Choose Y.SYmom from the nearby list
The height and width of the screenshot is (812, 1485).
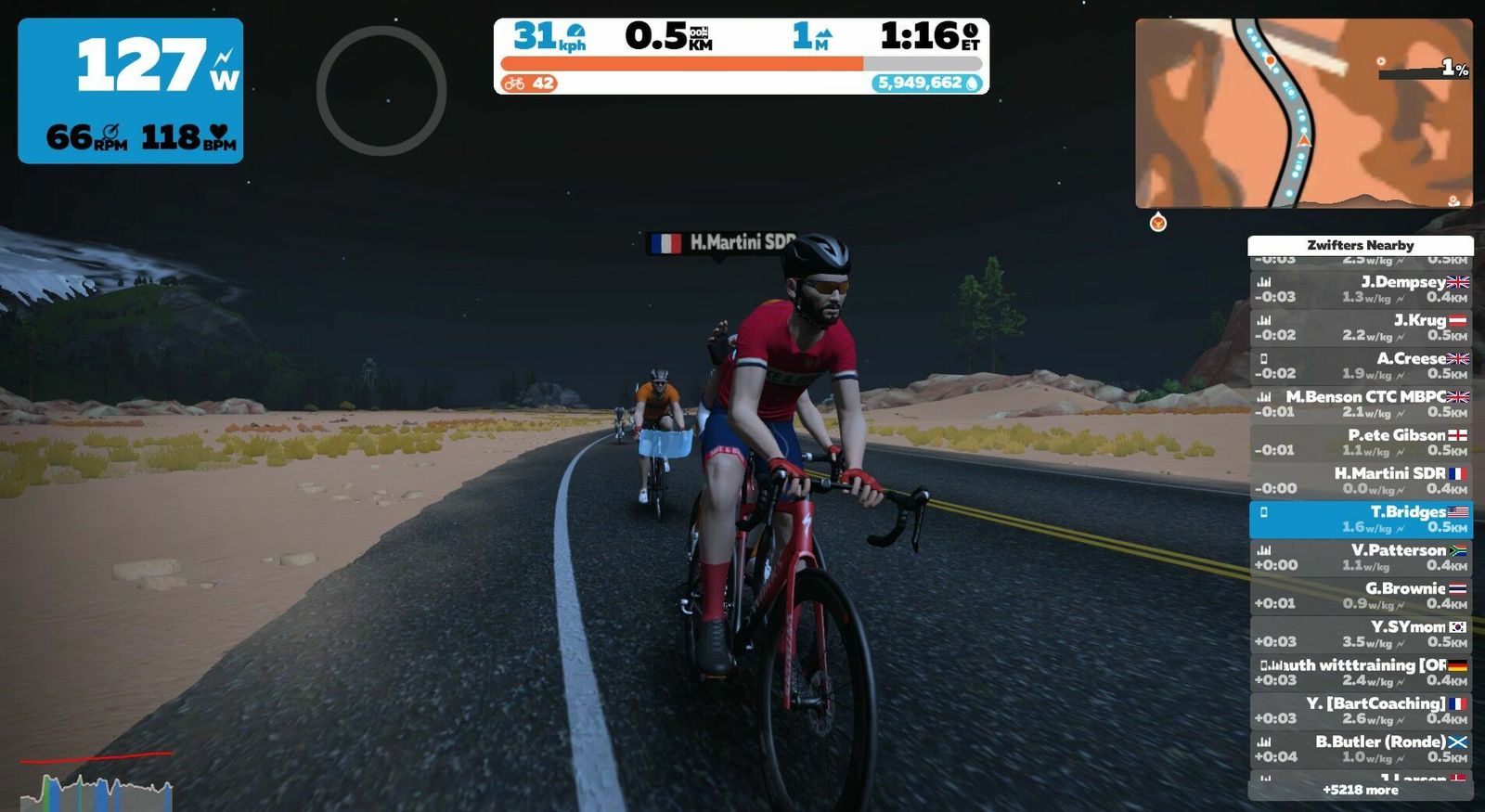coord(1361,634)
